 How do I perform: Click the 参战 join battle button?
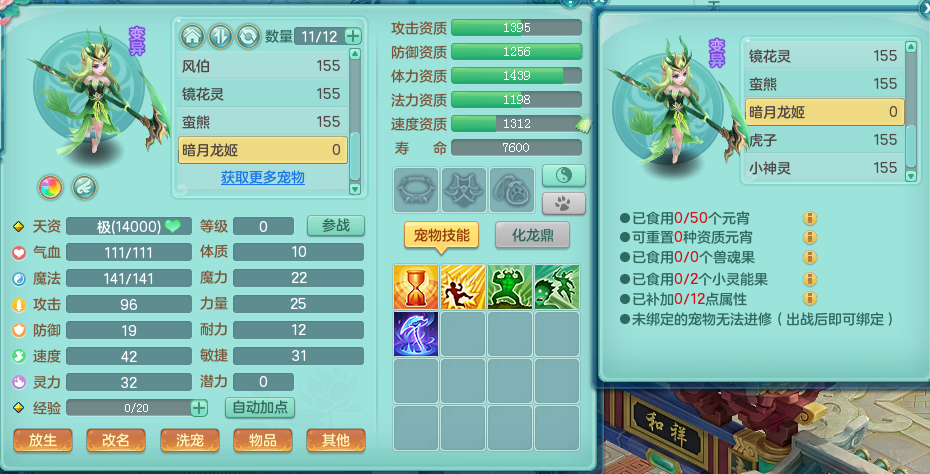[335, 226]
